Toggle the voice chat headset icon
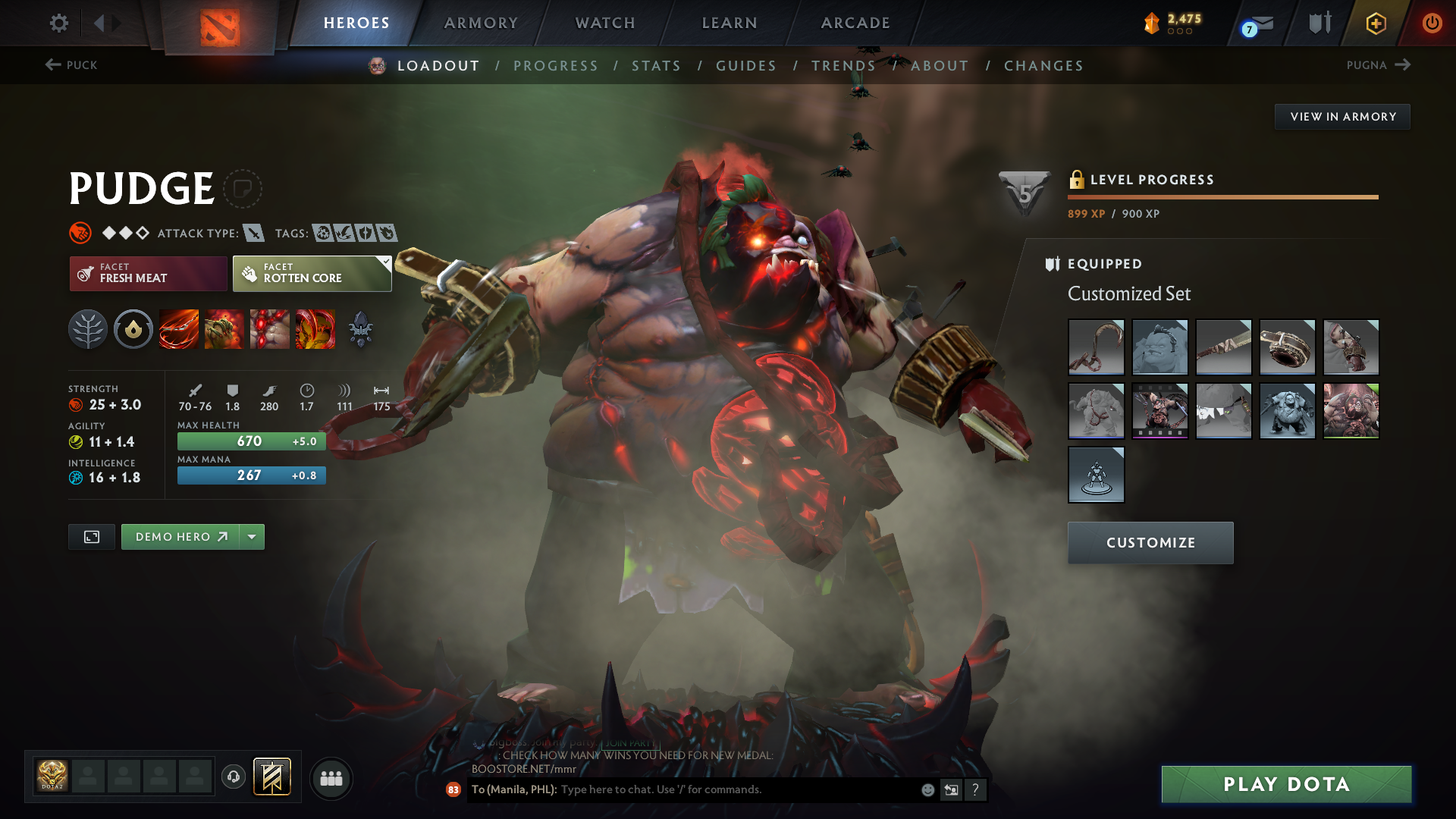 coord(233,778)
